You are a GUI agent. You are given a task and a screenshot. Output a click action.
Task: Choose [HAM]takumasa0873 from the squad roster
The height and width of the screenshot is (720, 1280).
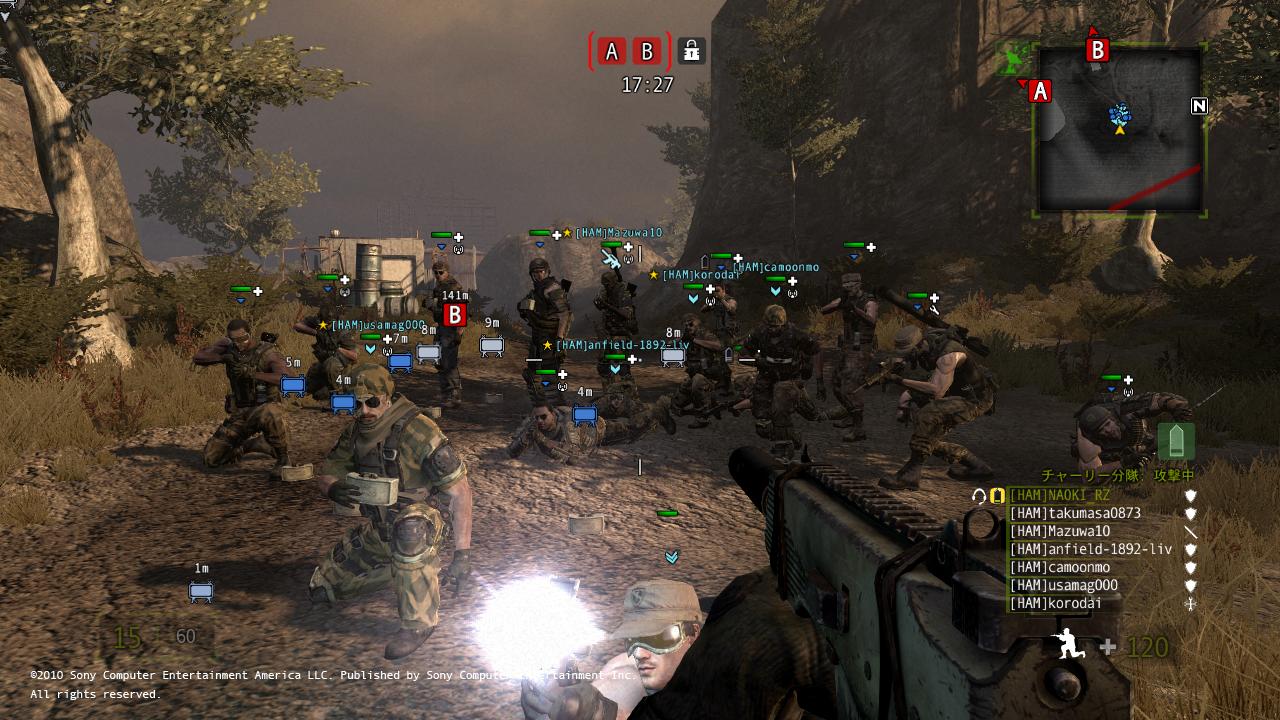pos(1074,513)
